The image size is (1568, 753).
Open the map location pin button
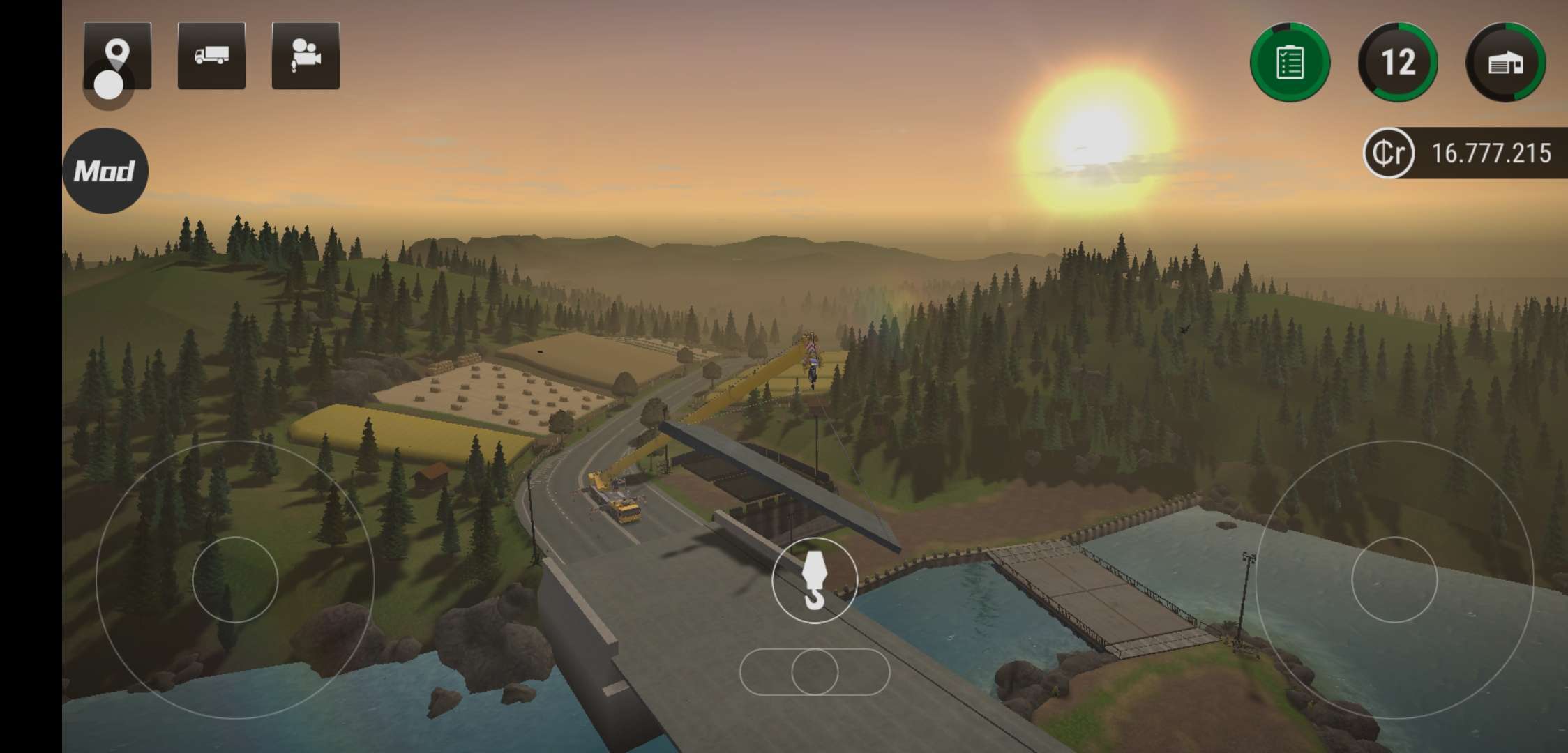[117, 55]
